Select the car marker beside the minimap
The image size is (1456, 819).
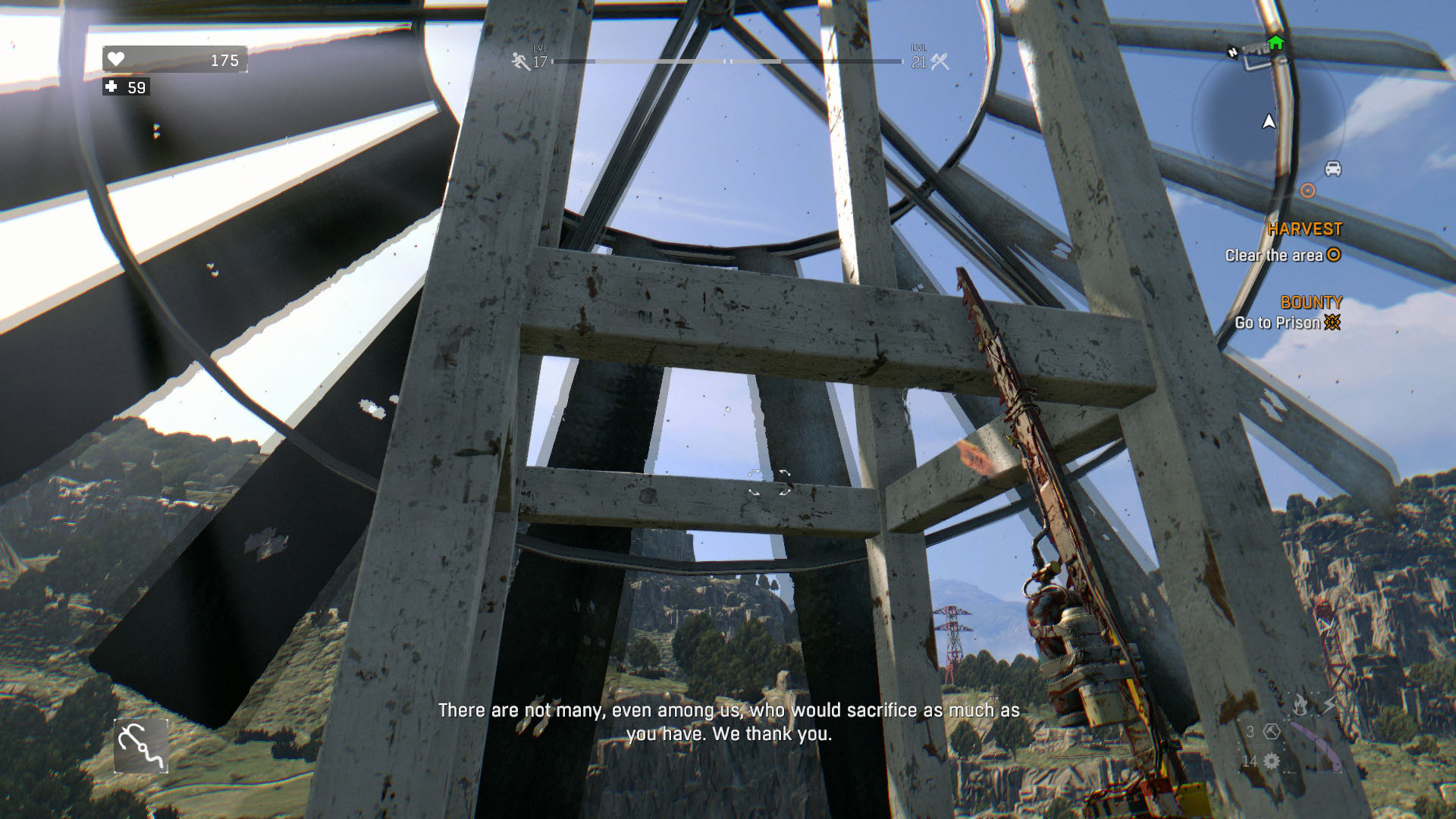click(1332, 168)
